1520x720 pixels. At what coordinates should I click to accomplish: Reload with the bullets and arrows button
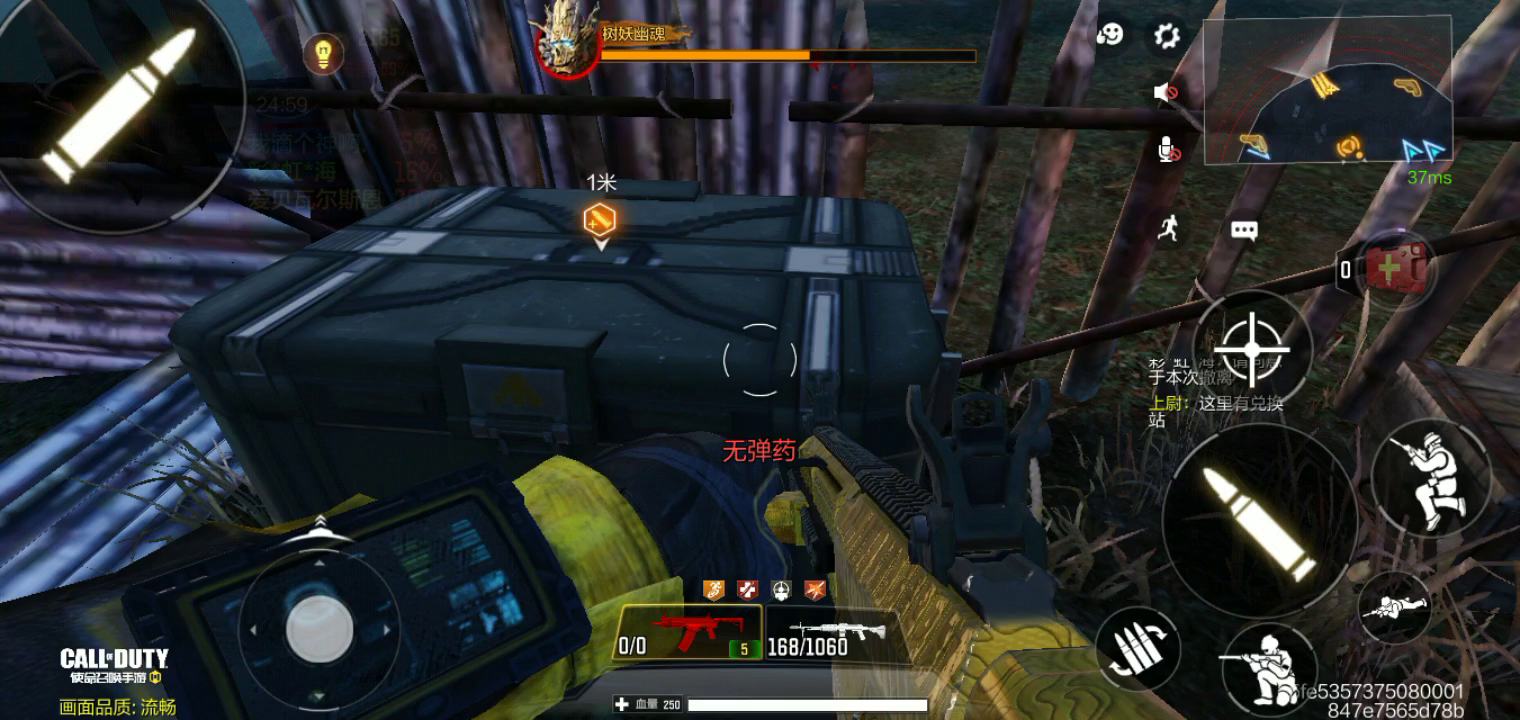(x=1137, y=648)
